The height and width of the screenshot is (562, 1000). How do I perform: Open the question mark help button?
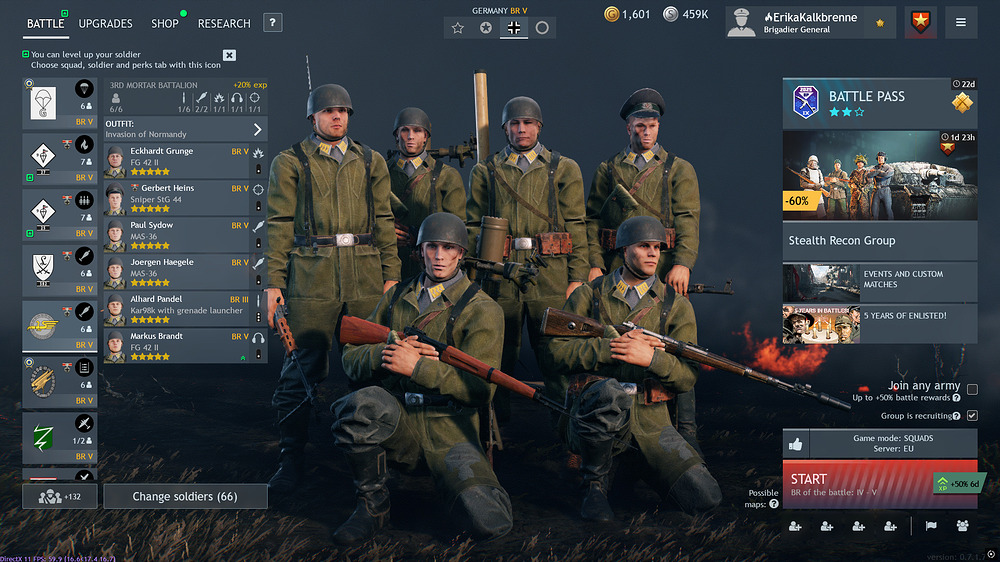pos(273,23)
